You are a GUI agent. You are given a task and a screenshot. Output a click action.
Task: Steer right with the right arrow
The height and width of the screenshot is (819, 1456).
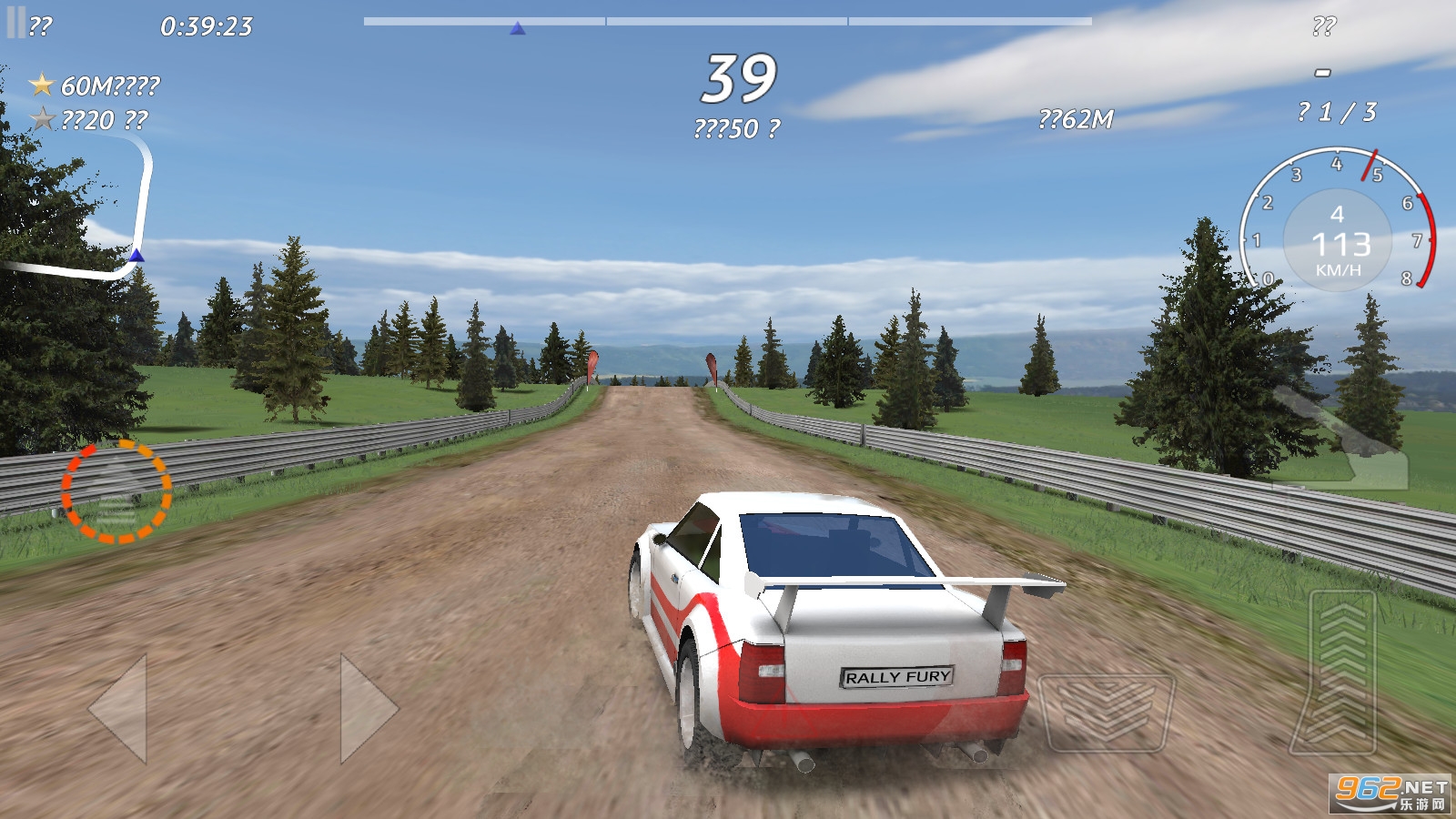tap(367, 708)
